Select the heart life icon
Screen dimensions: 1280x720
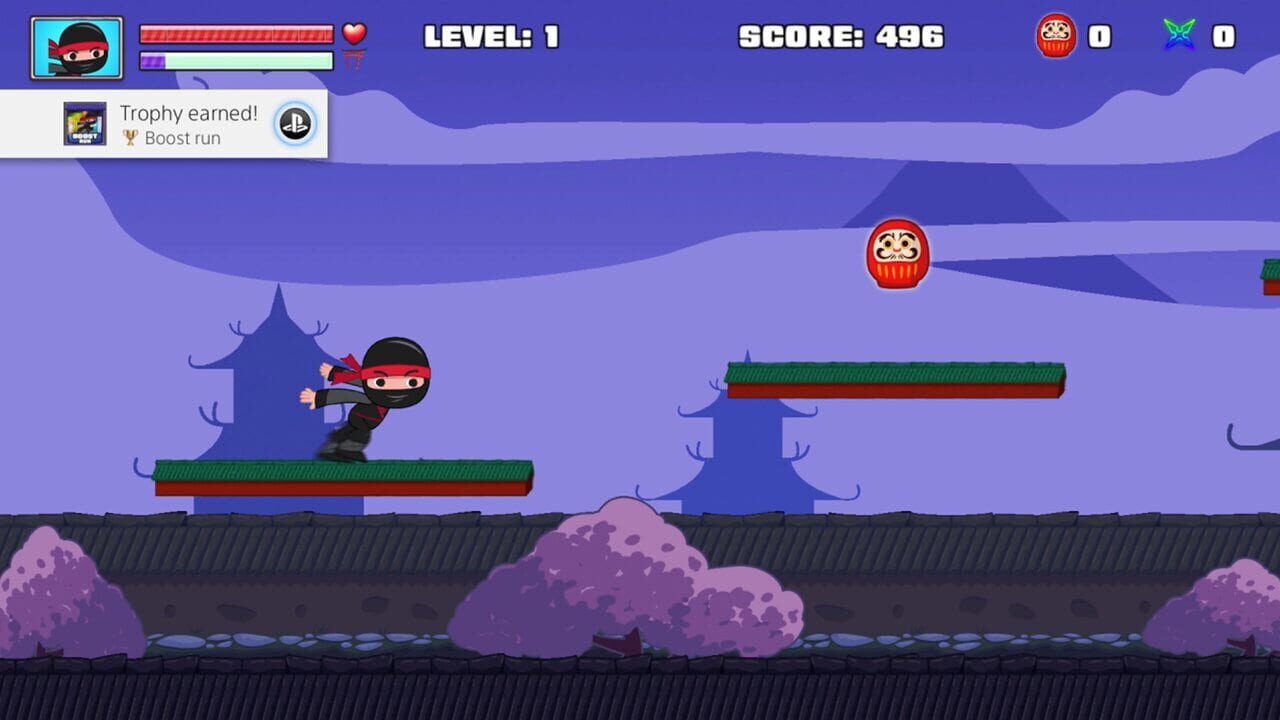[x=357, y=33]
